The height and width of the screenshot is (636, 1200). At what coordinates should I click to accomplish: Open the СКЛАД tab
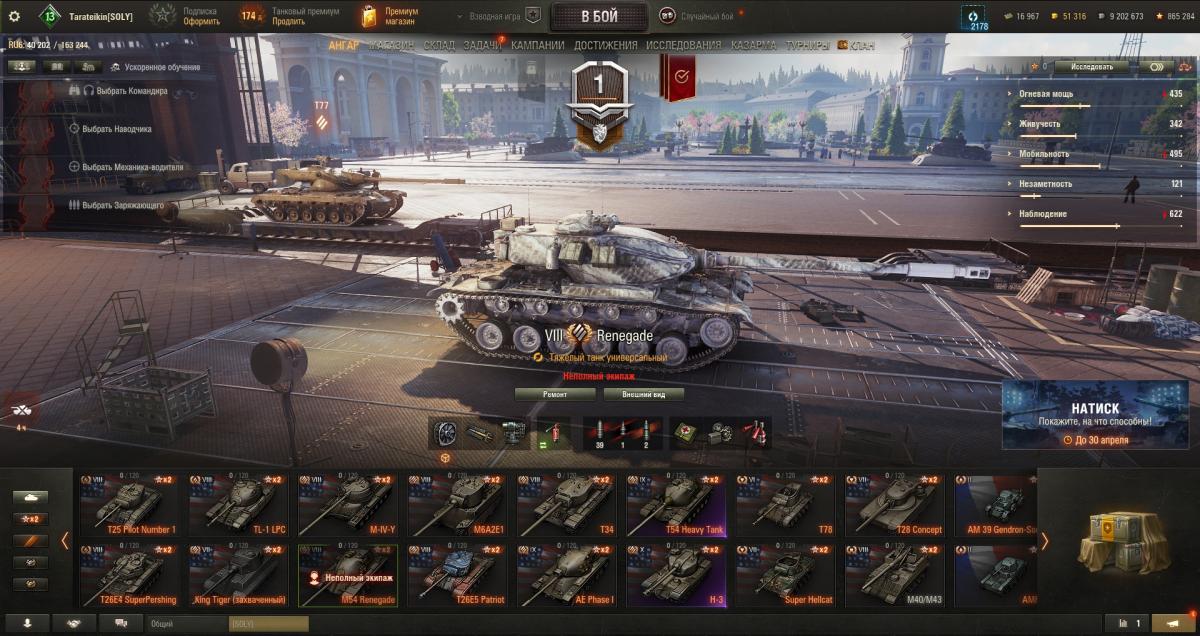tap(439, 46)
